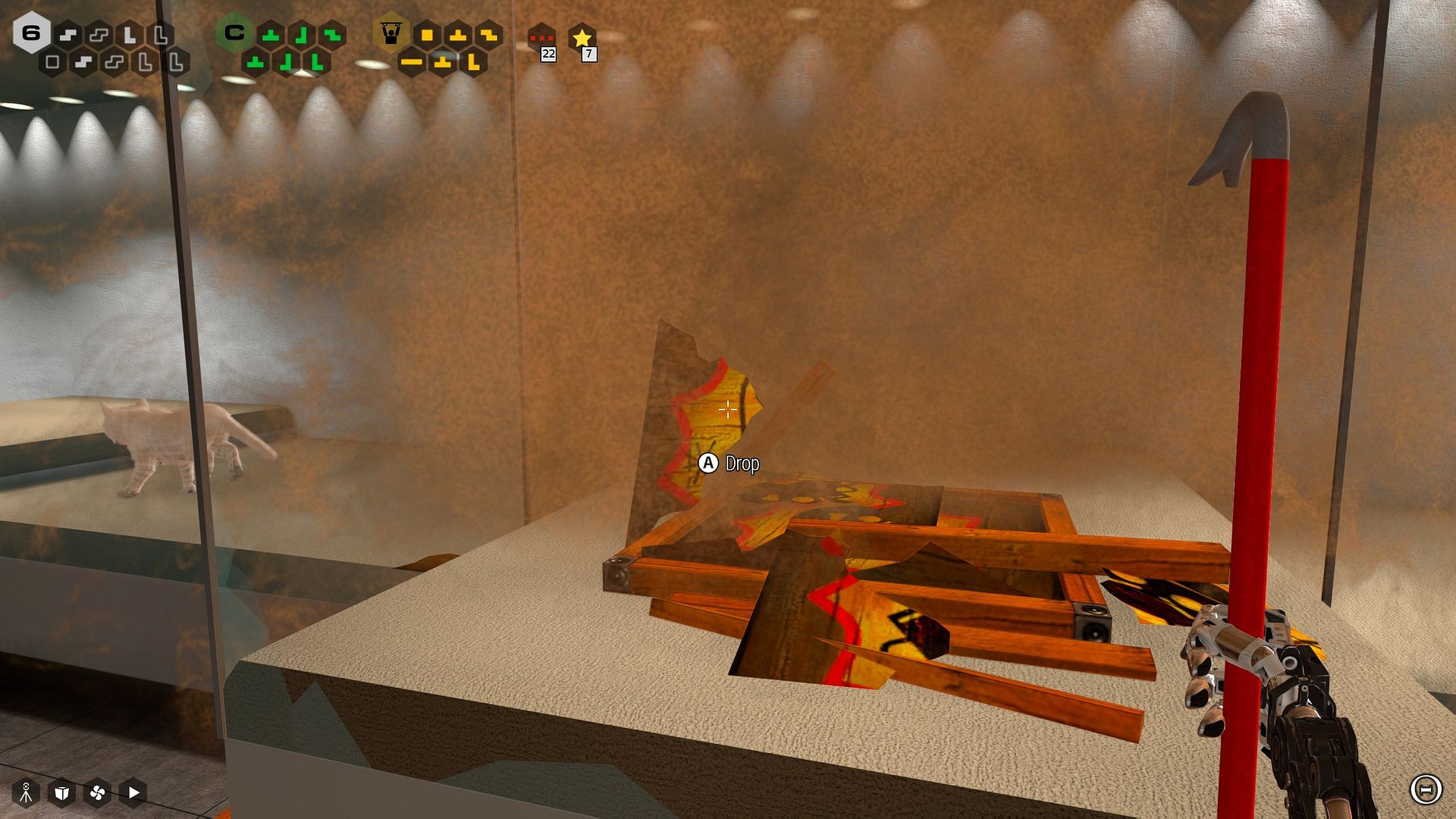The height and width of the screenshot is (819, 1456).
Task: Choose the yellow straight bar sigil
Action: pos(412,62)
